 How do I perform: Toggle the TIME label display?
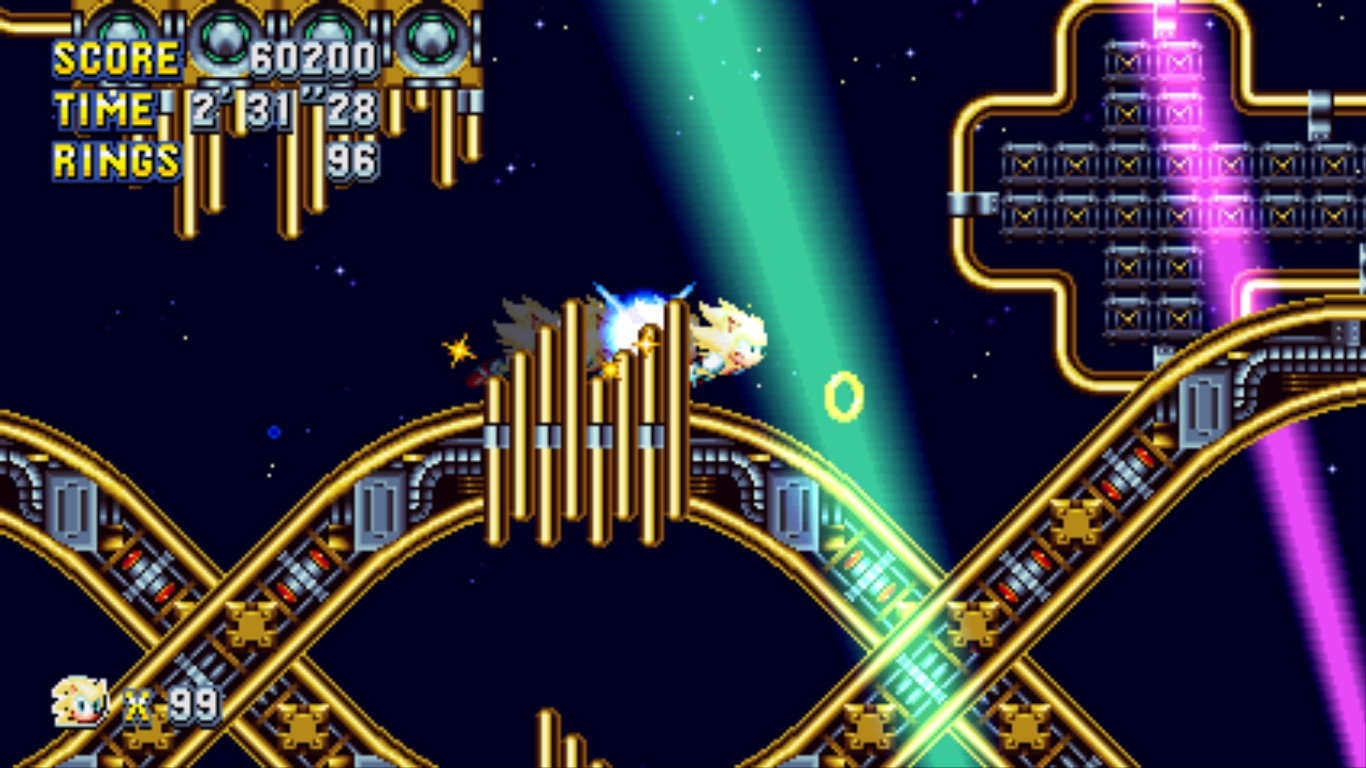click(104, 108)
